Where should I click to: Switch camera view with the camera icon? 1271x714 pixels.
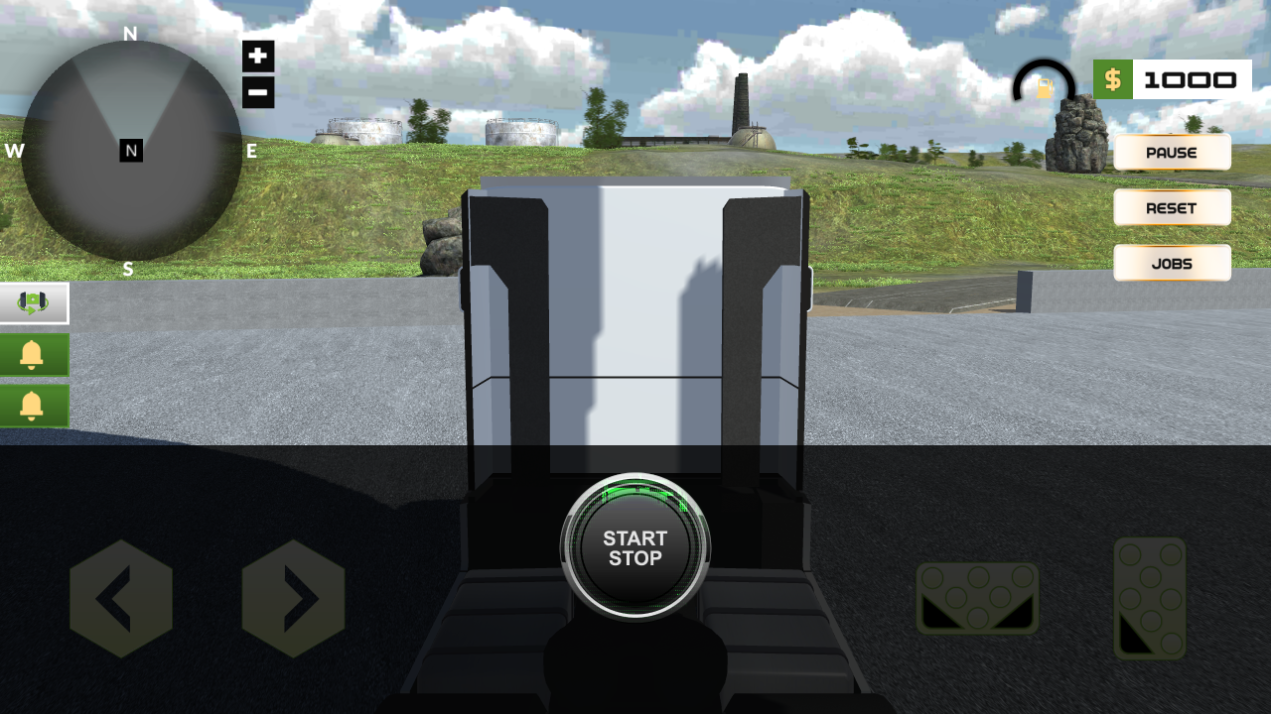point(34,303)
